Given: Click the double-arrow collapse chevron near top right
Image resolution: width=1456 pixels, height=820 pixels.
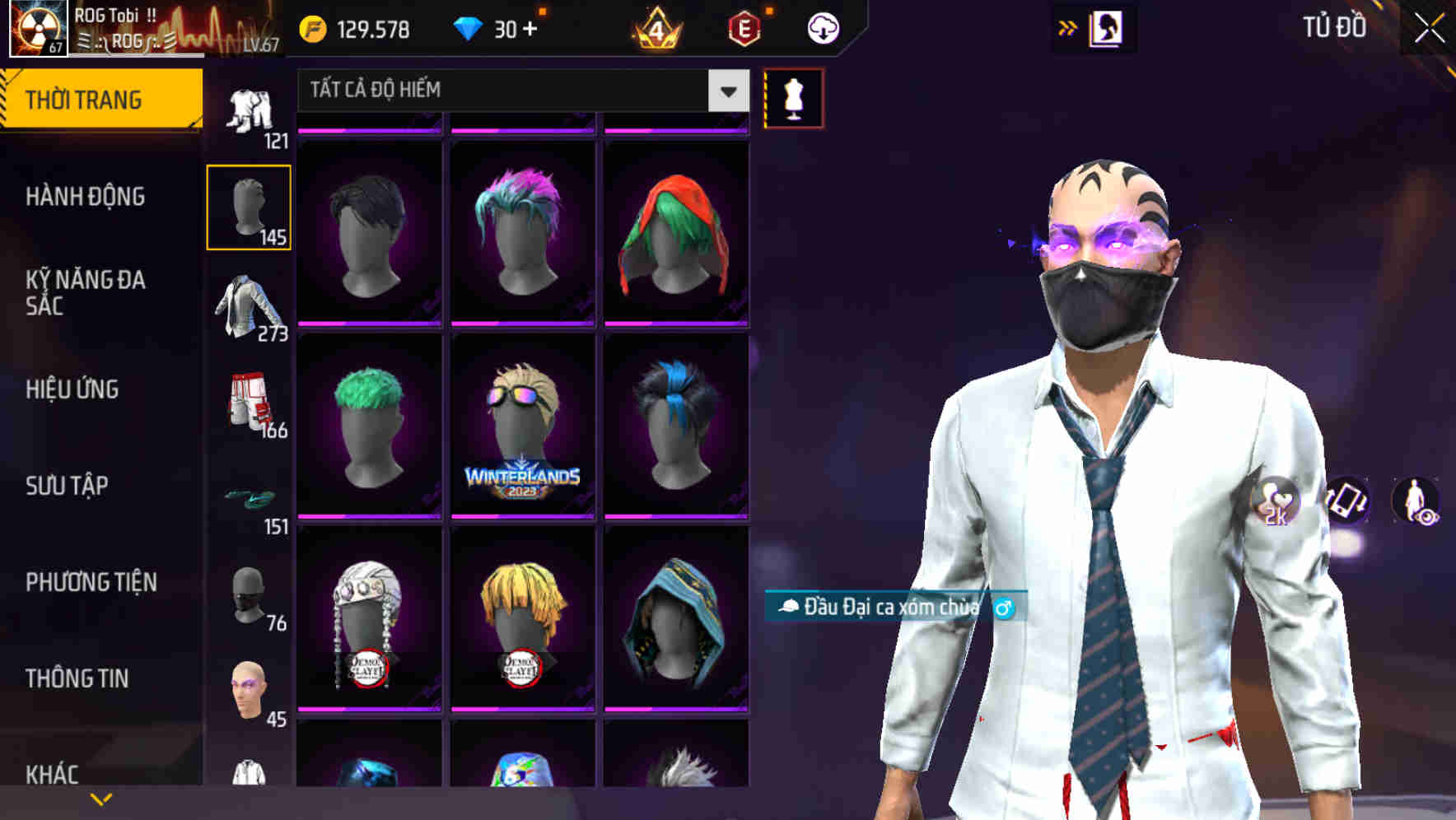Looking at the screenshot, I should [1067, 27].
